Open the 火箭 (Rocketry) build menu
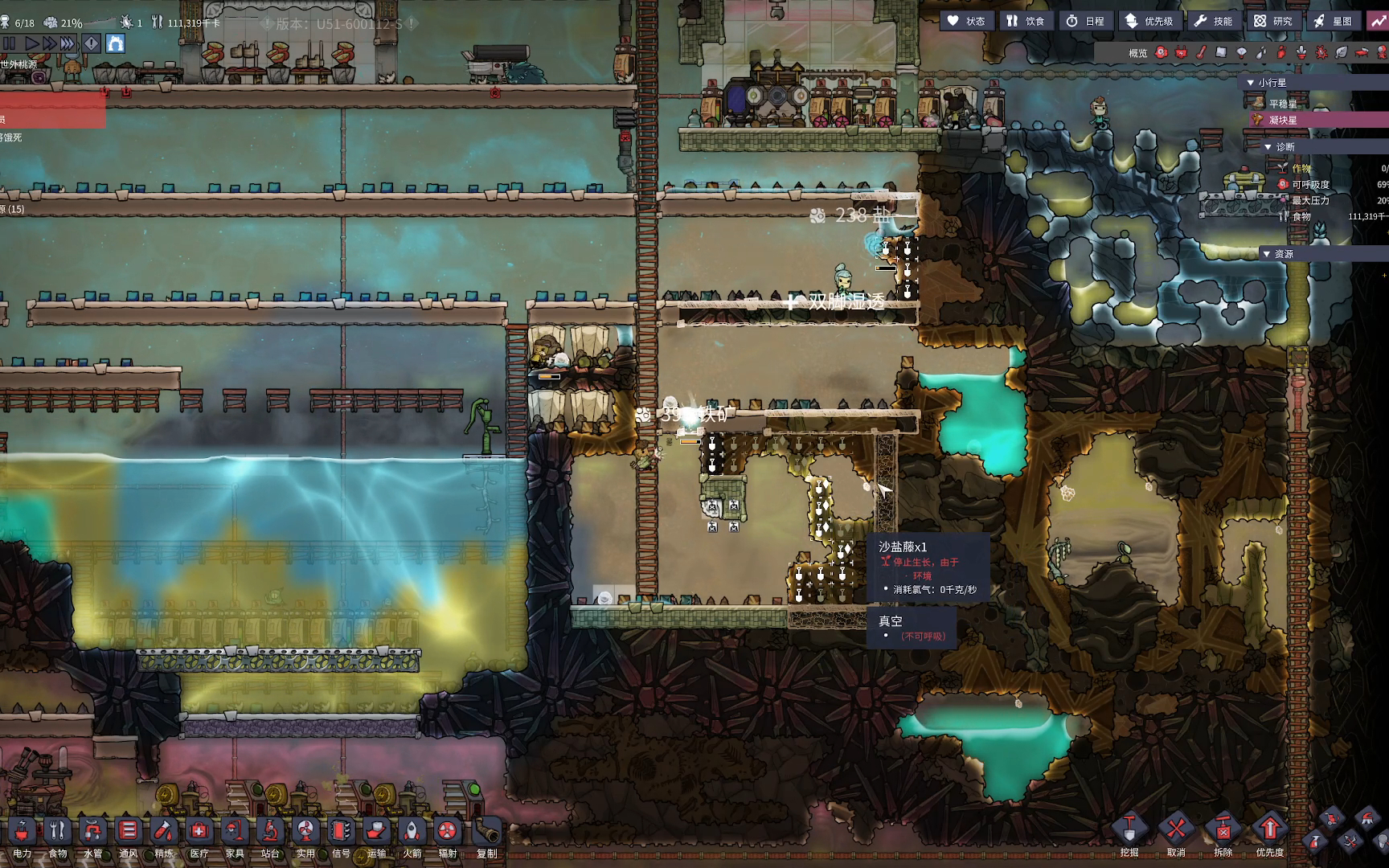The height and width of the screenshot is (868, 1389). tap(412, 836)
